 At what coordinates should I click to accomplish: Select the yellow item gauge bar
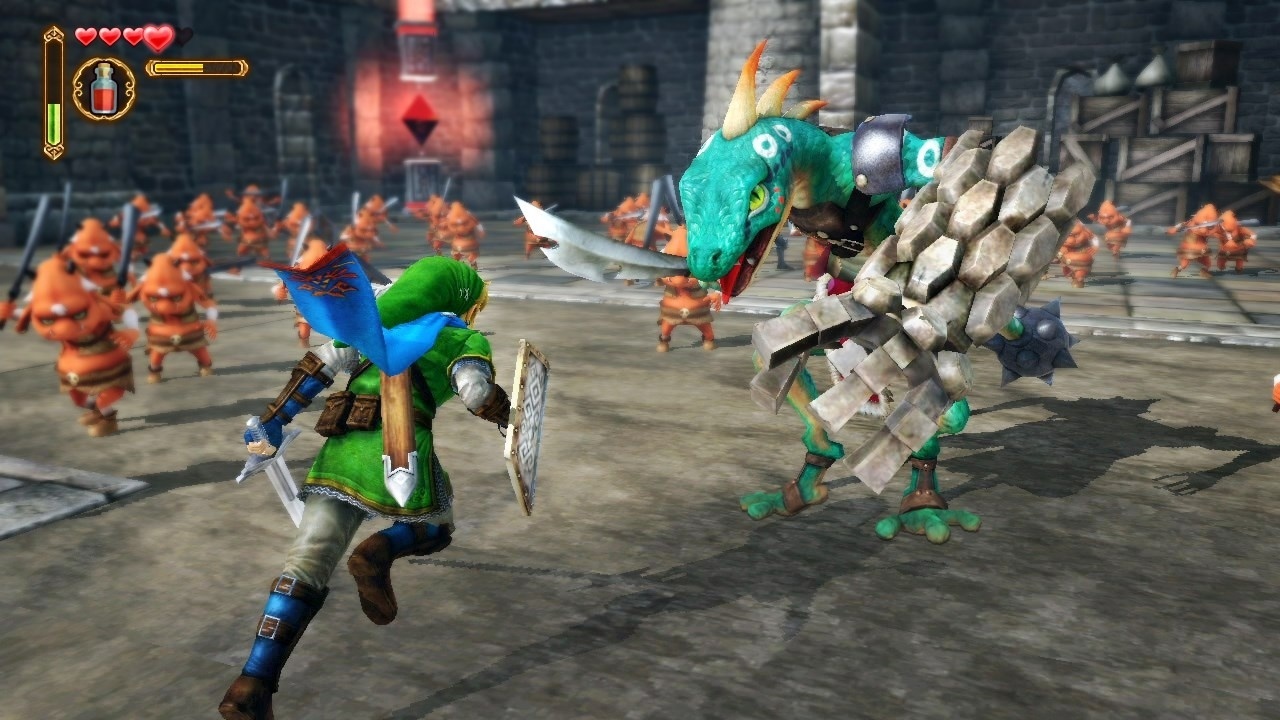[x=195, y=68]
